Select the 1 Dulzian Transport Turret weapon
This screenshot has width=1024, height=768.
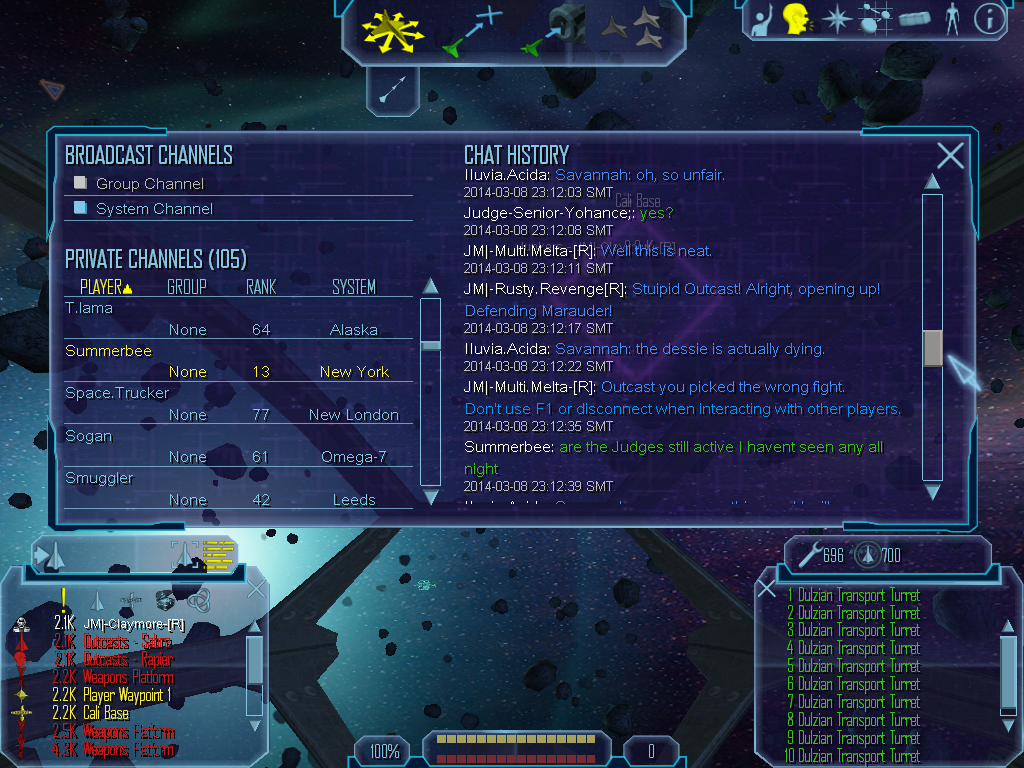853,596
